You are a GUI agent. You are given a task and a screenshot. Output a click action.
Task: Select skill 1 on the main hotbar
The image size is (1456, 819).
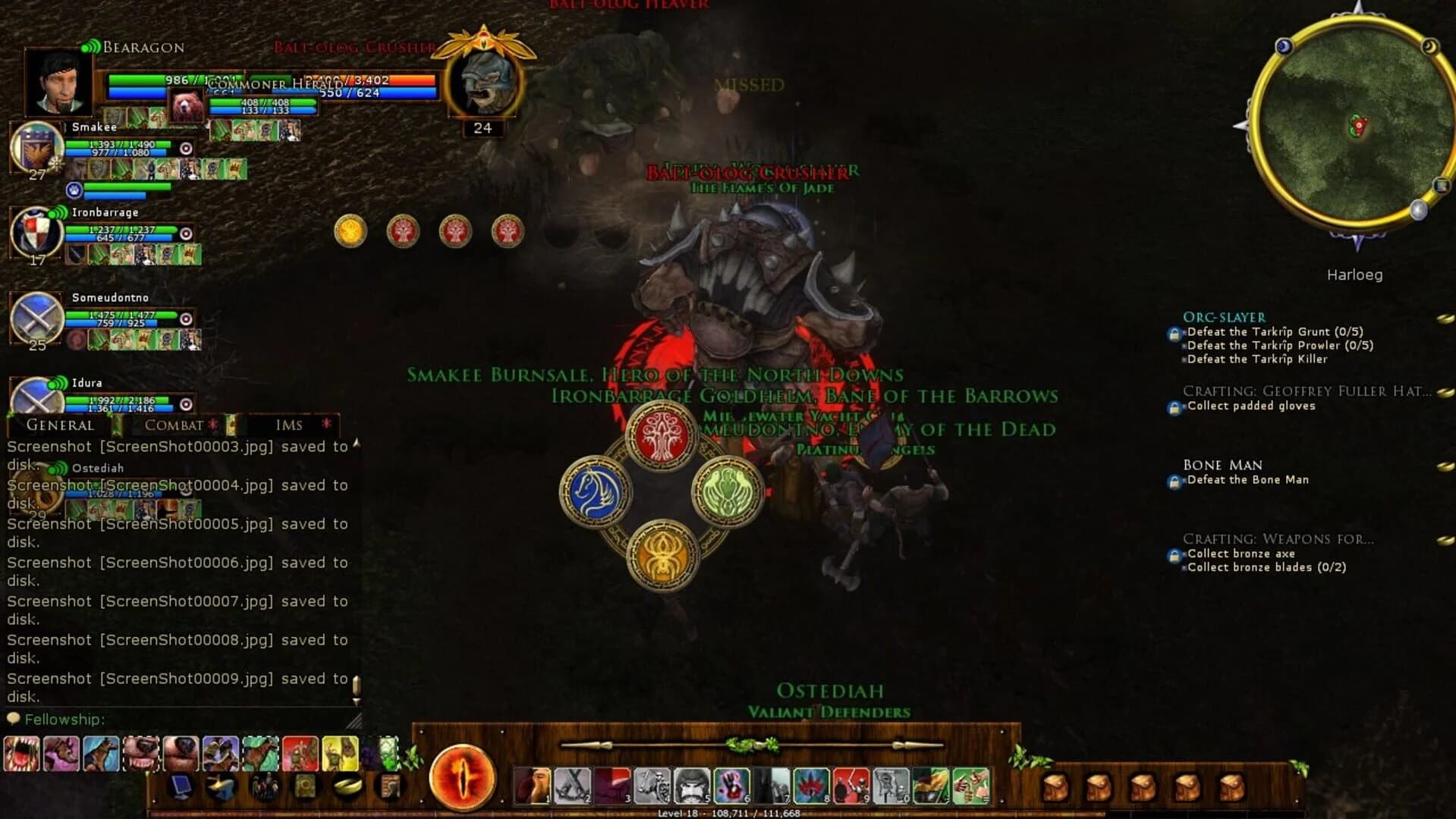[x=532, y=783]
